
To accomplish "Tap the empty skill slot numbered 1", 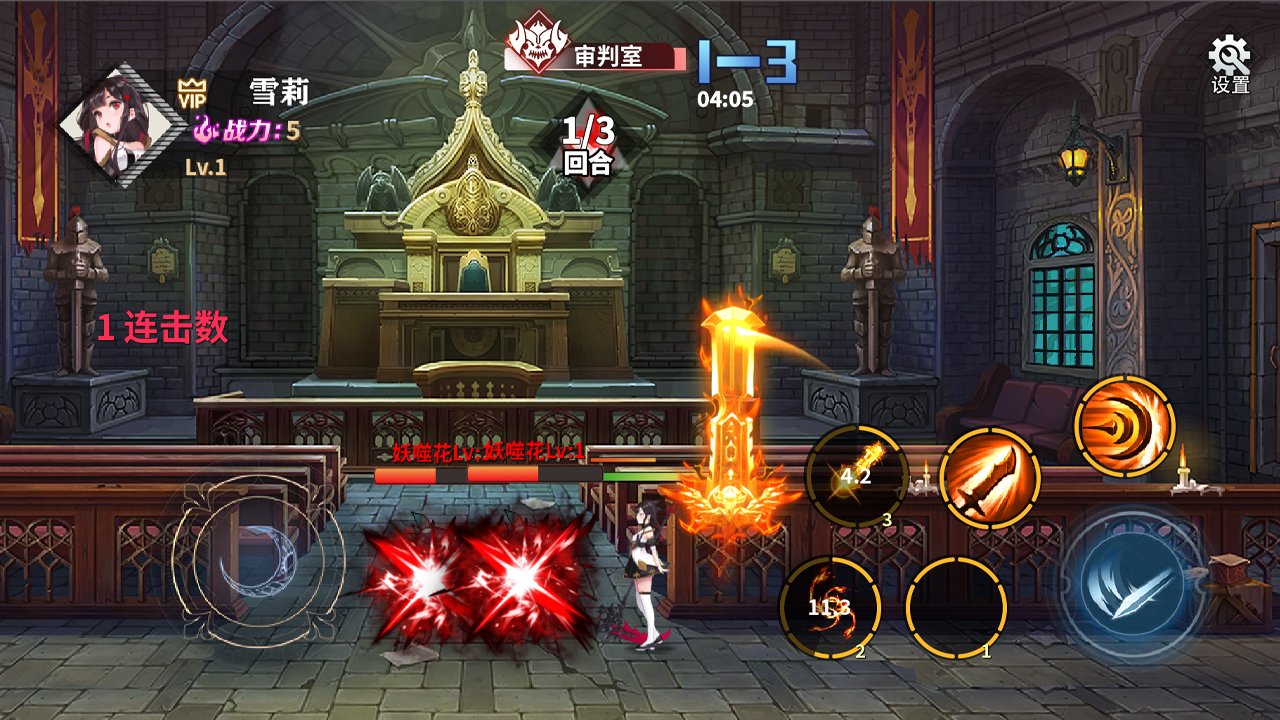I will 955,607.
